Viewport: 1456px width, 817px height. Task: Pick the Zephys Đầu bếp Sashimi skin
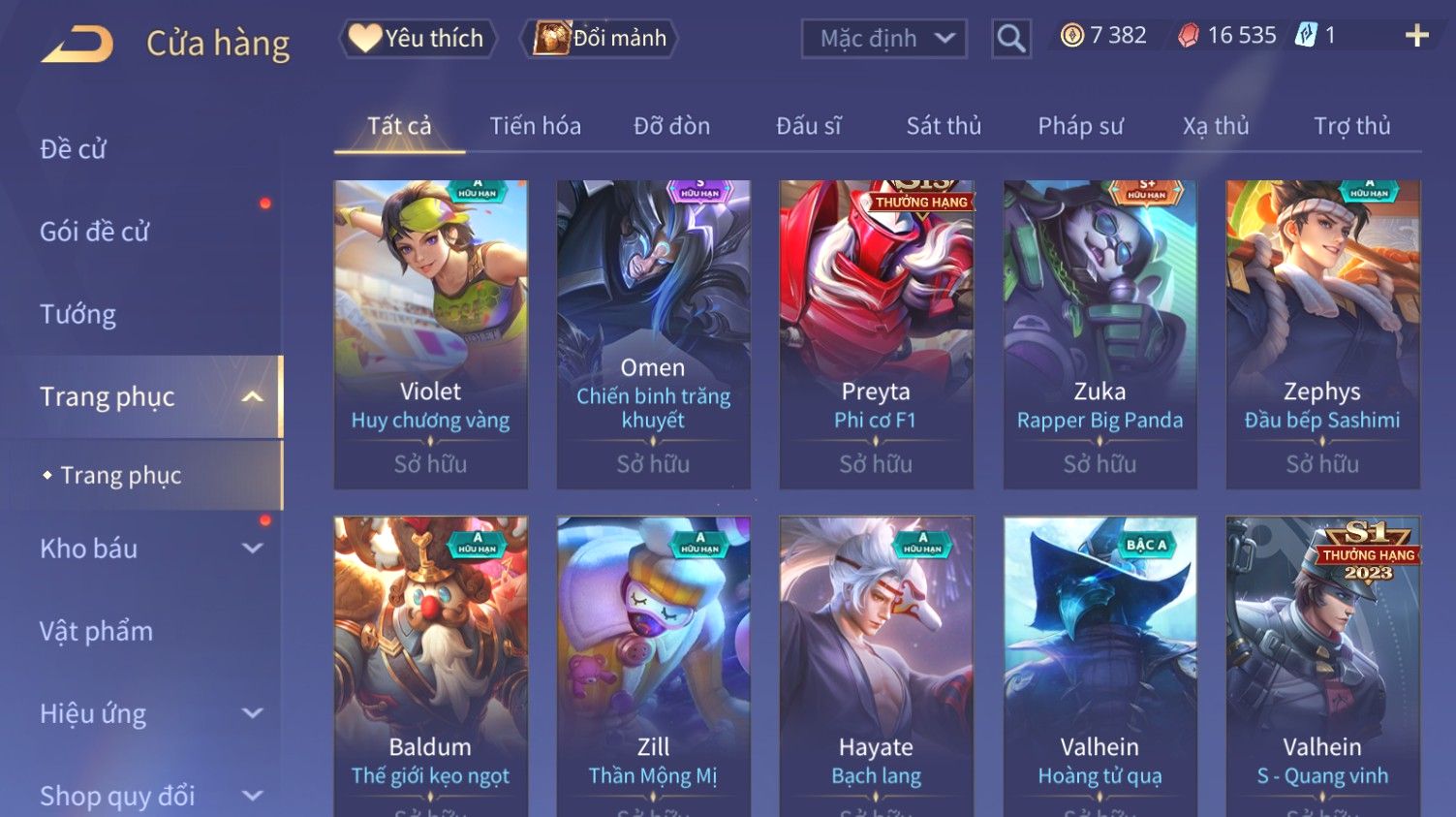click(x=1322, y=334)
